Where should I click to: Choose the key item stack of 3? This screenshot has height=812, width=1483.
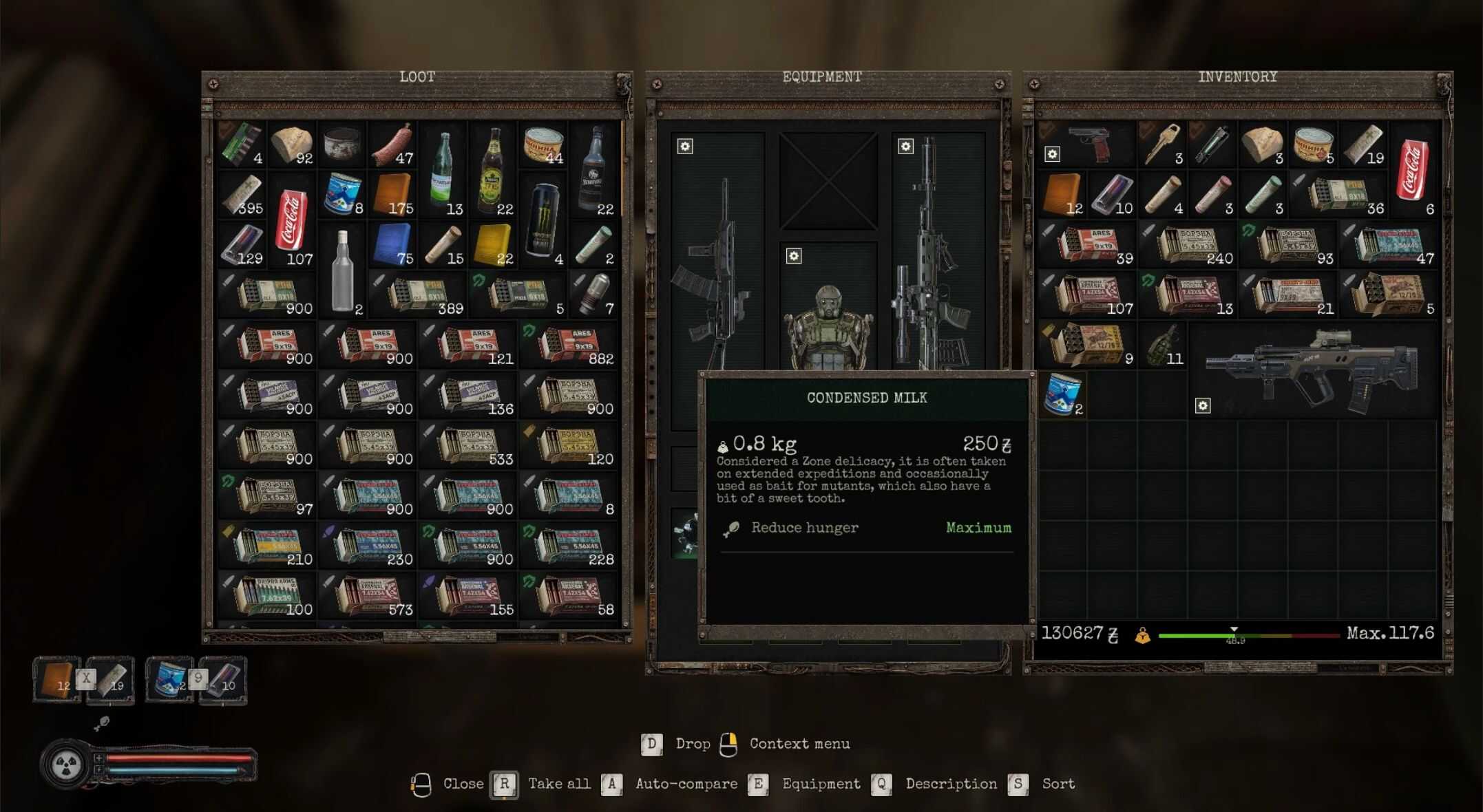tap(1163, 145)
